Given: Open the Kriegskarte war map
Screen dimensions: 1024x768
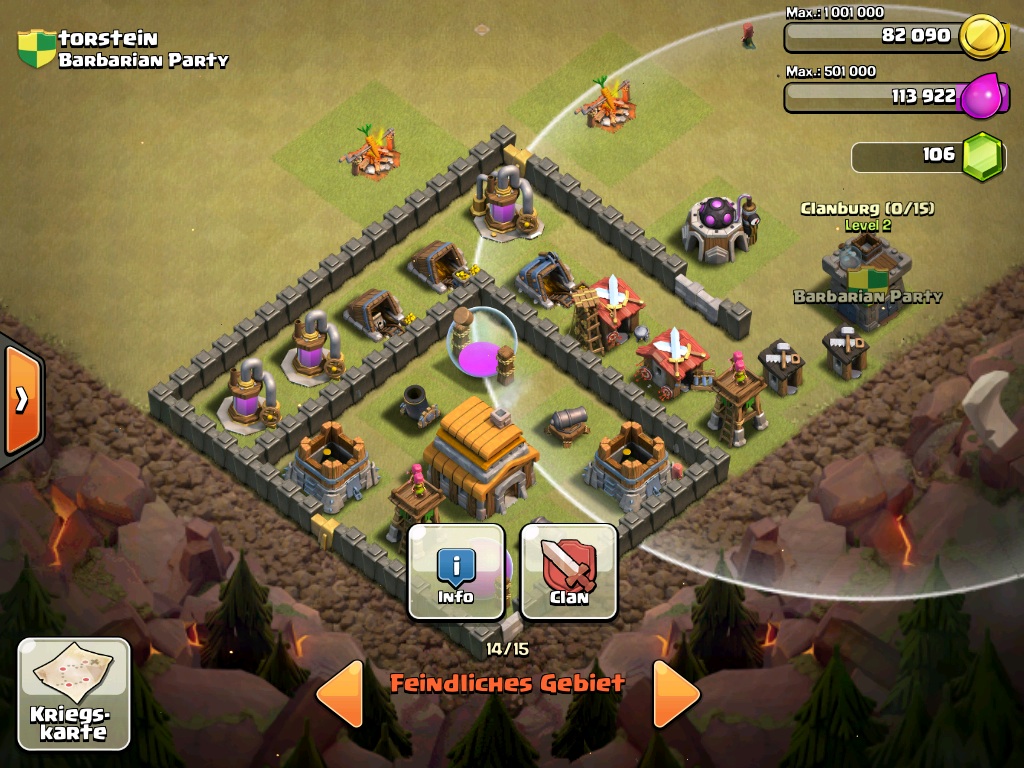Looking at the screenshot, I should (x=74, y=693).
